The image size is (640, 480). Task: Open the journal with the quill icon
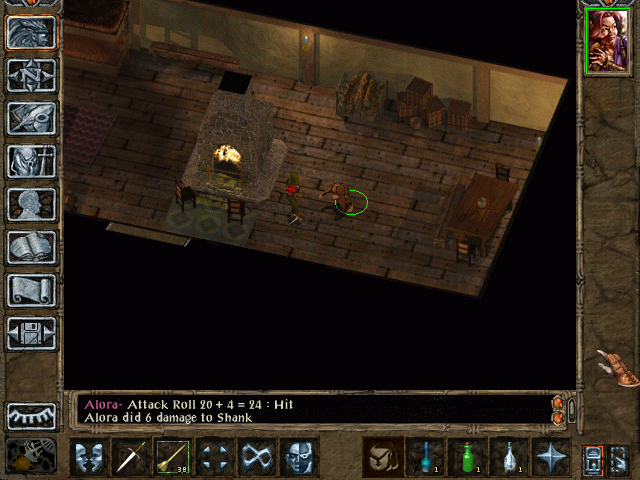32,118
